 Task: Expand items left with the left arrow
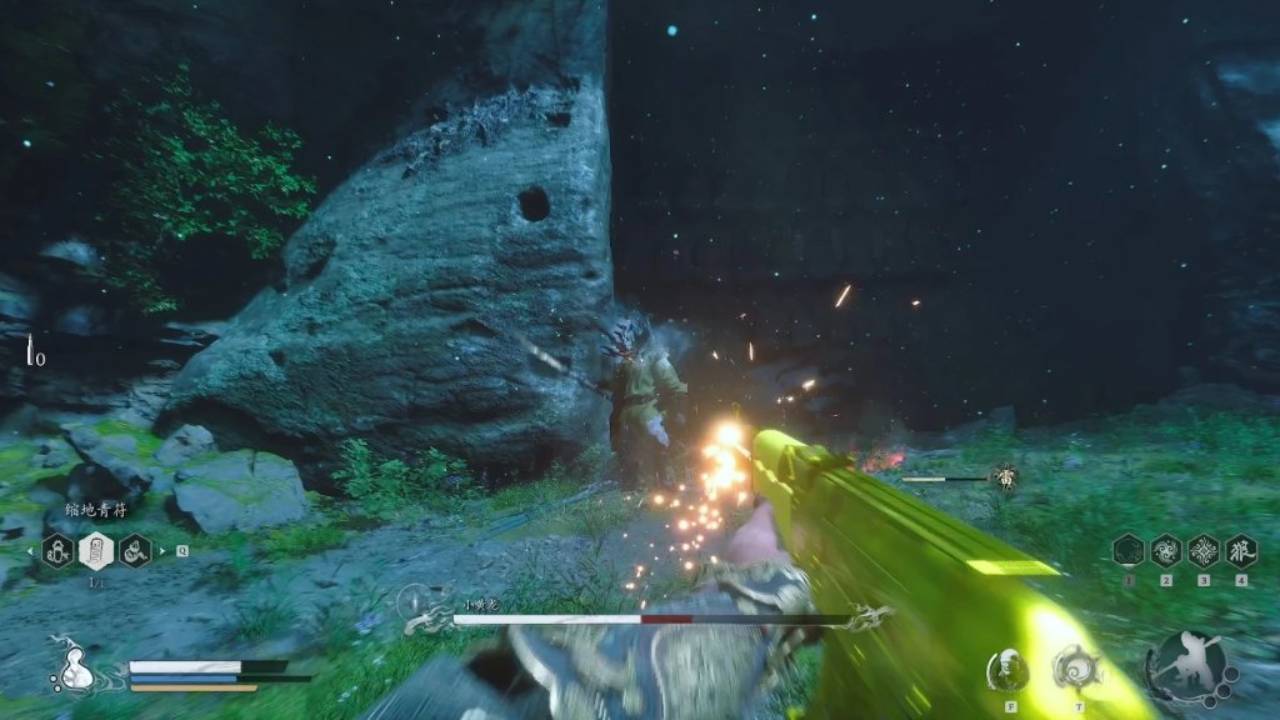(29, 551)
